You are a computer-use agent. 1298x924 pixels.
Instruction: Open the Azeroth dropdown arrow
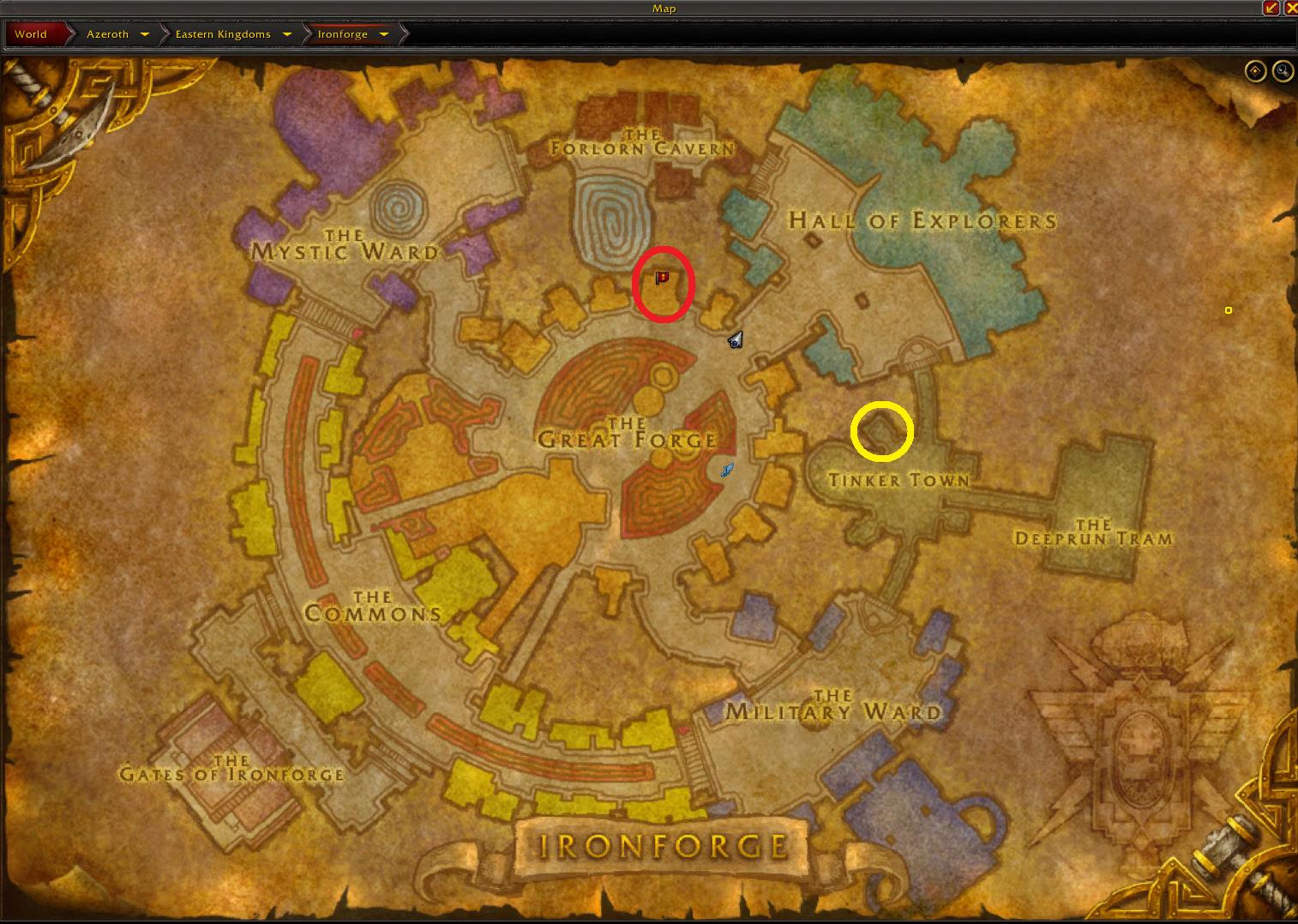point(145,34)
